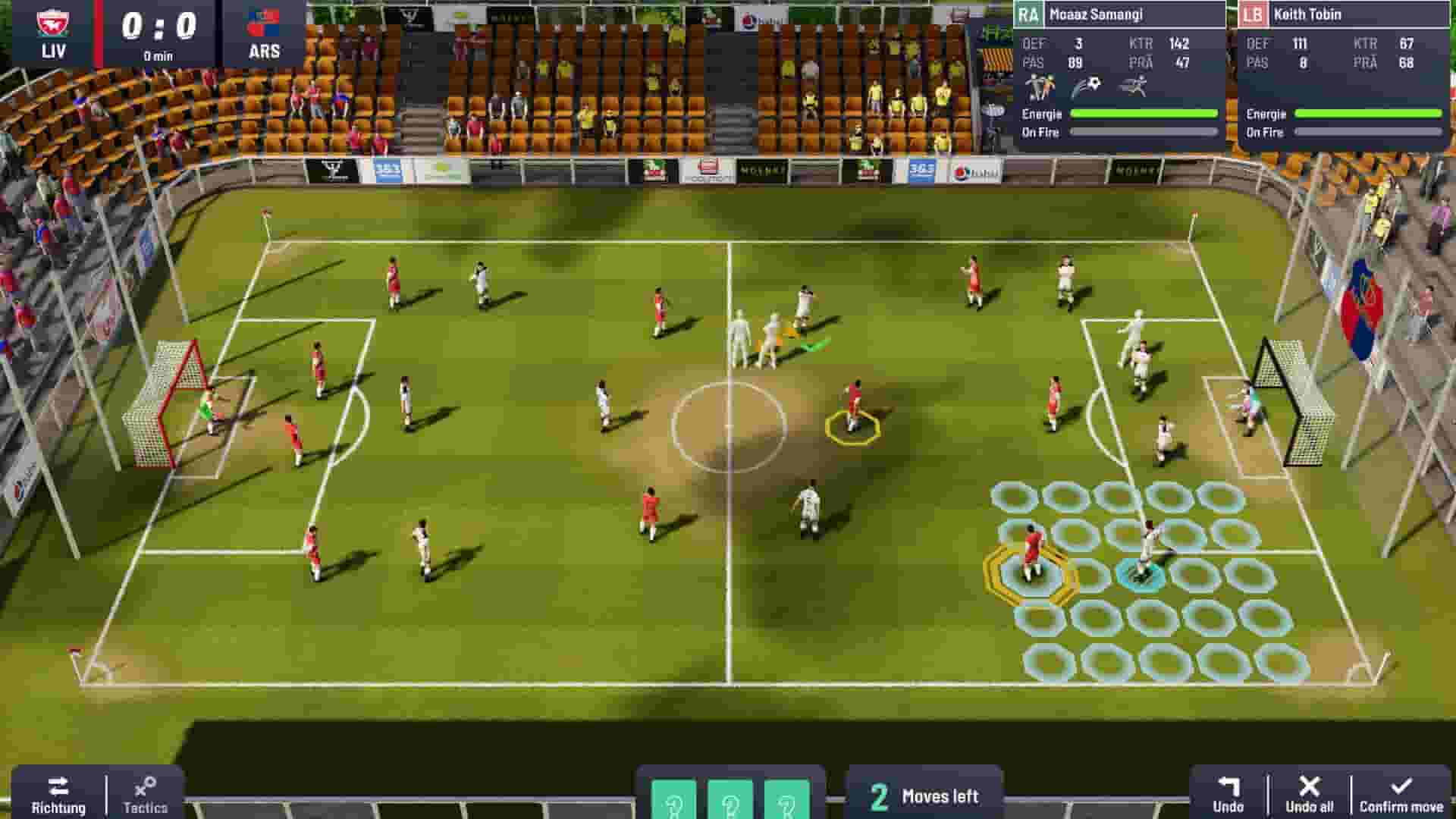Click Moaaz Samangi's curved shot skill icon
Viewport: 1456px width, 819px height.
tap(1086, 85)
